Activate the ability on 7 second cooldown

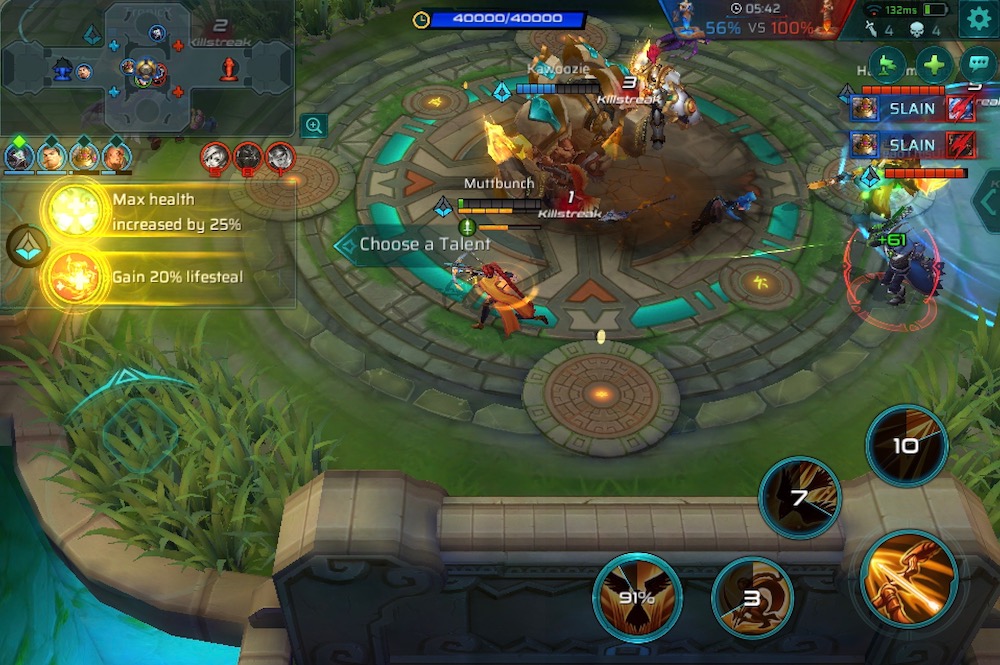799,497
